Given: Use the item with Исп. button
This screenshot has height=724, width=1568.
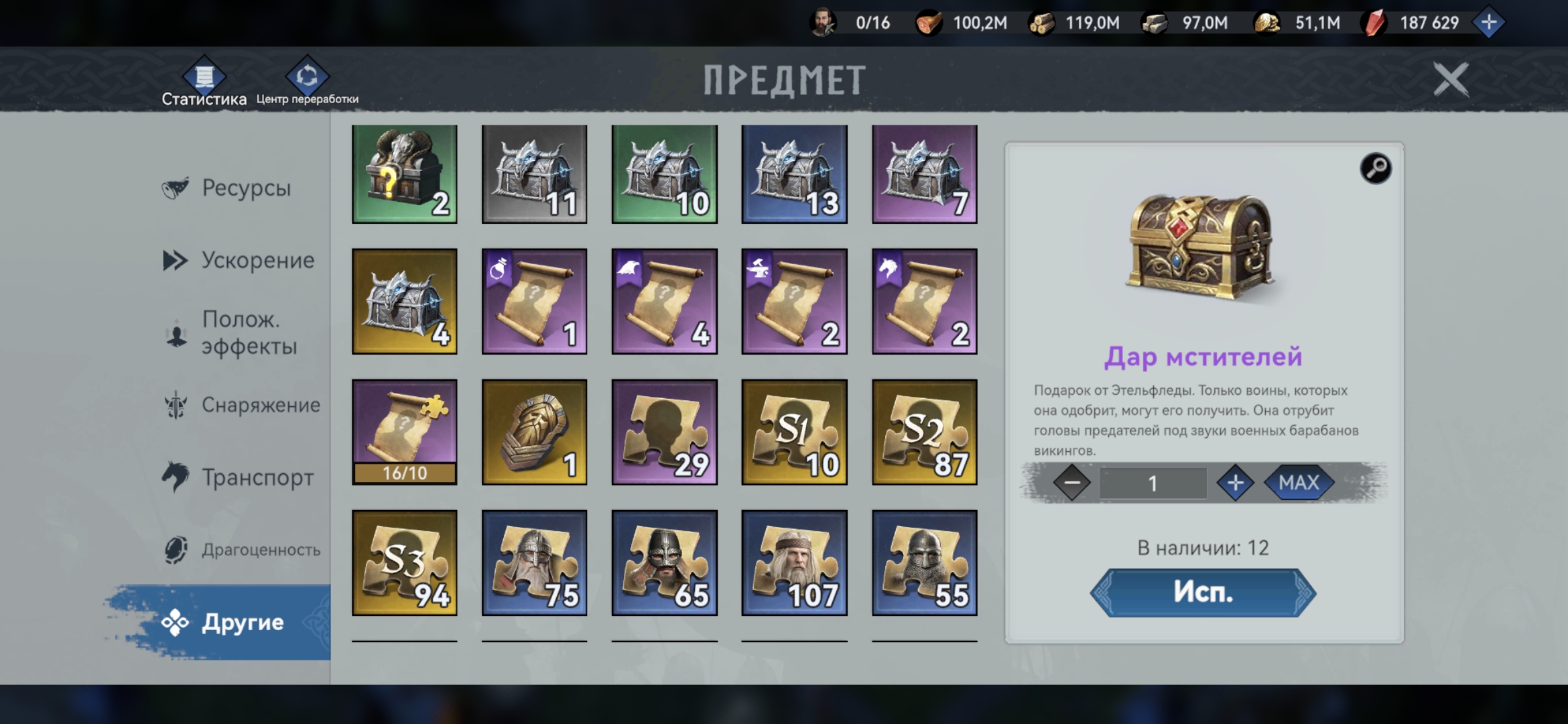Looking at the screenshot, I should (1203, 593).
